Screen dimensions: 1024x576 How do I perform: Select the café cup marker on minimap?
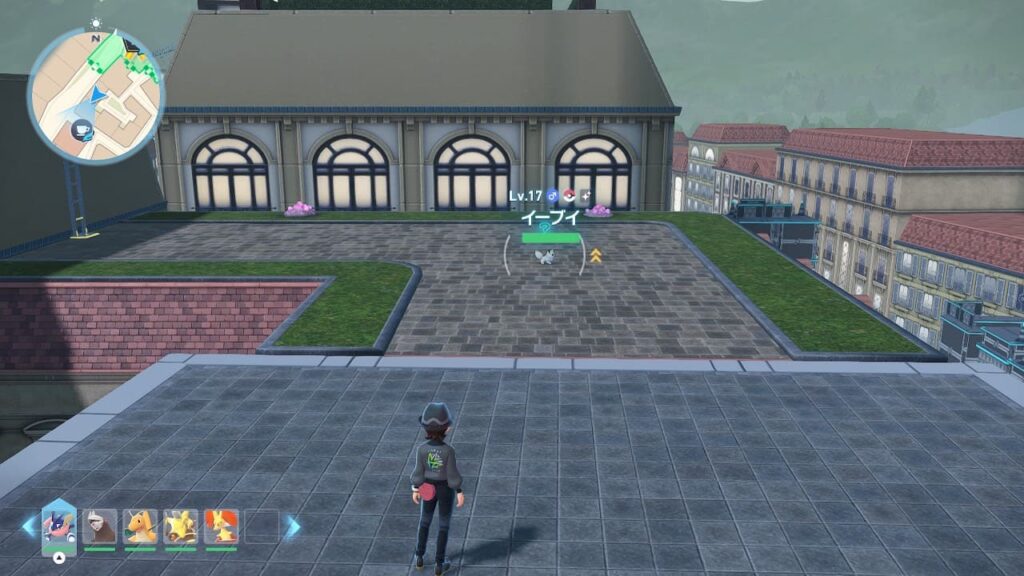tap(81, 129)
